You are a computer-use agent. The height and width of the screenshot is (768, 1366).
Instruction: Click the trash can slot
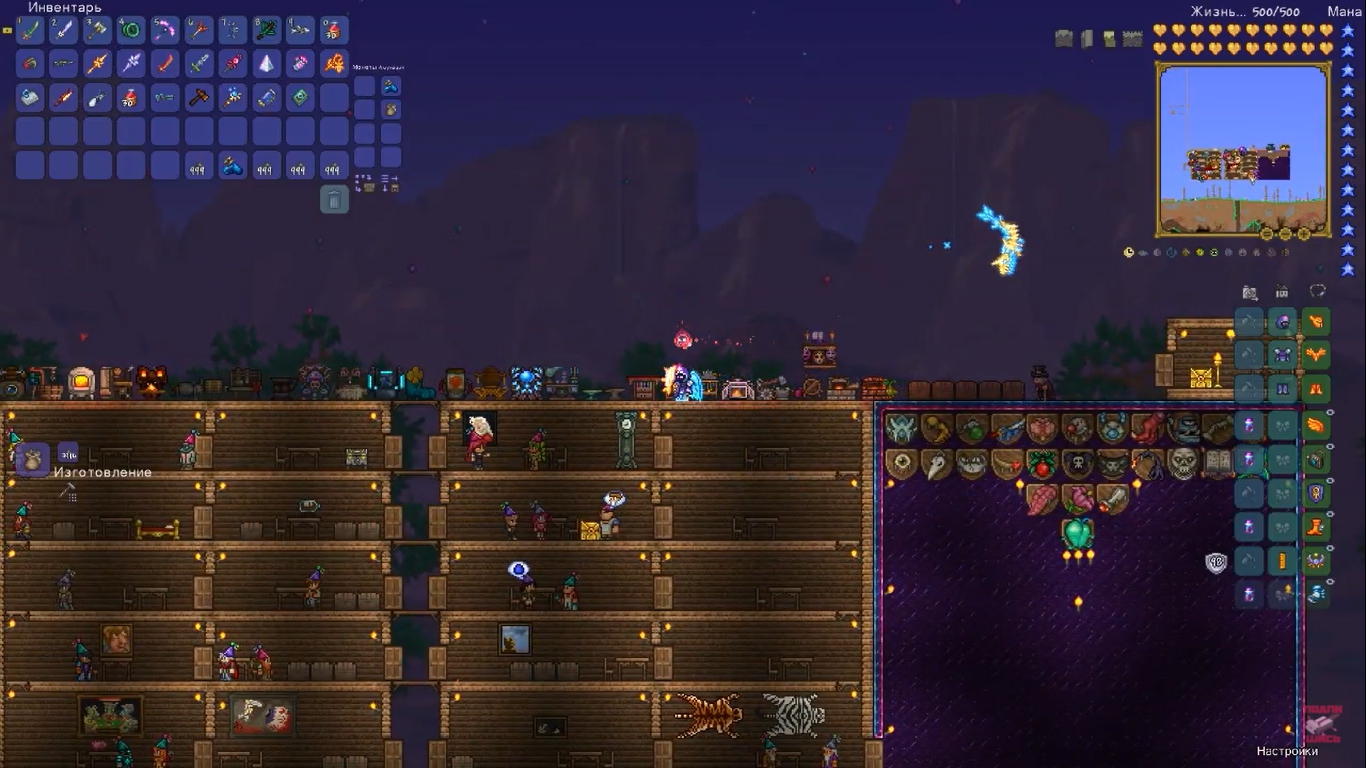pyautogui.click(x=334, y=199)
